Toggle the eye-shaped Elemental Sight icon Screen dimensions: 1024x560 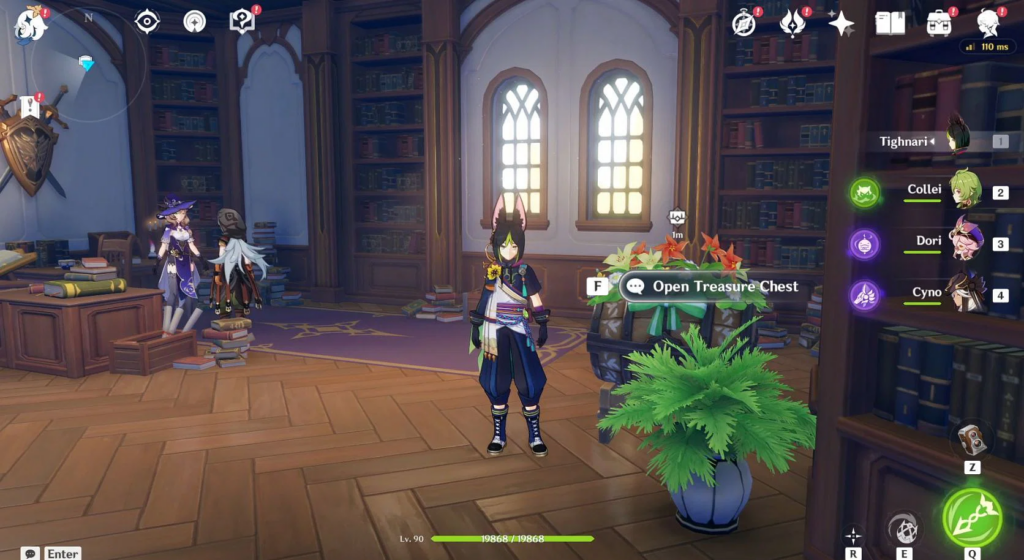147,21
